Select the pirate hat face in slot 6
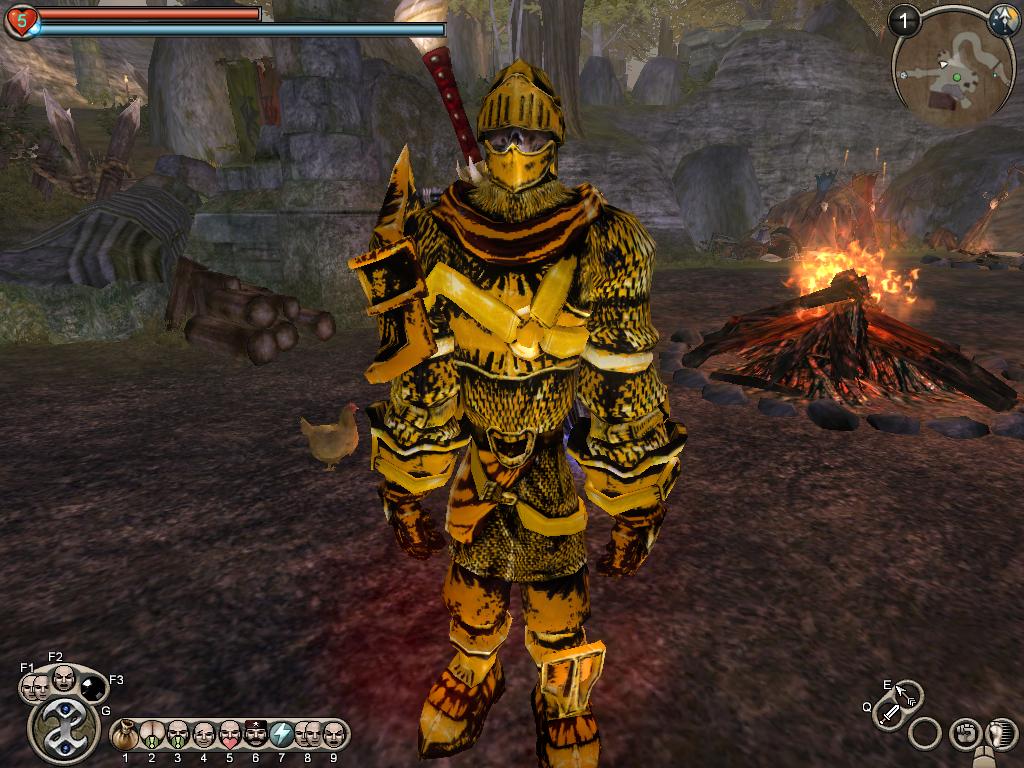Screen dimensions: 1024x768 [256, 736]
